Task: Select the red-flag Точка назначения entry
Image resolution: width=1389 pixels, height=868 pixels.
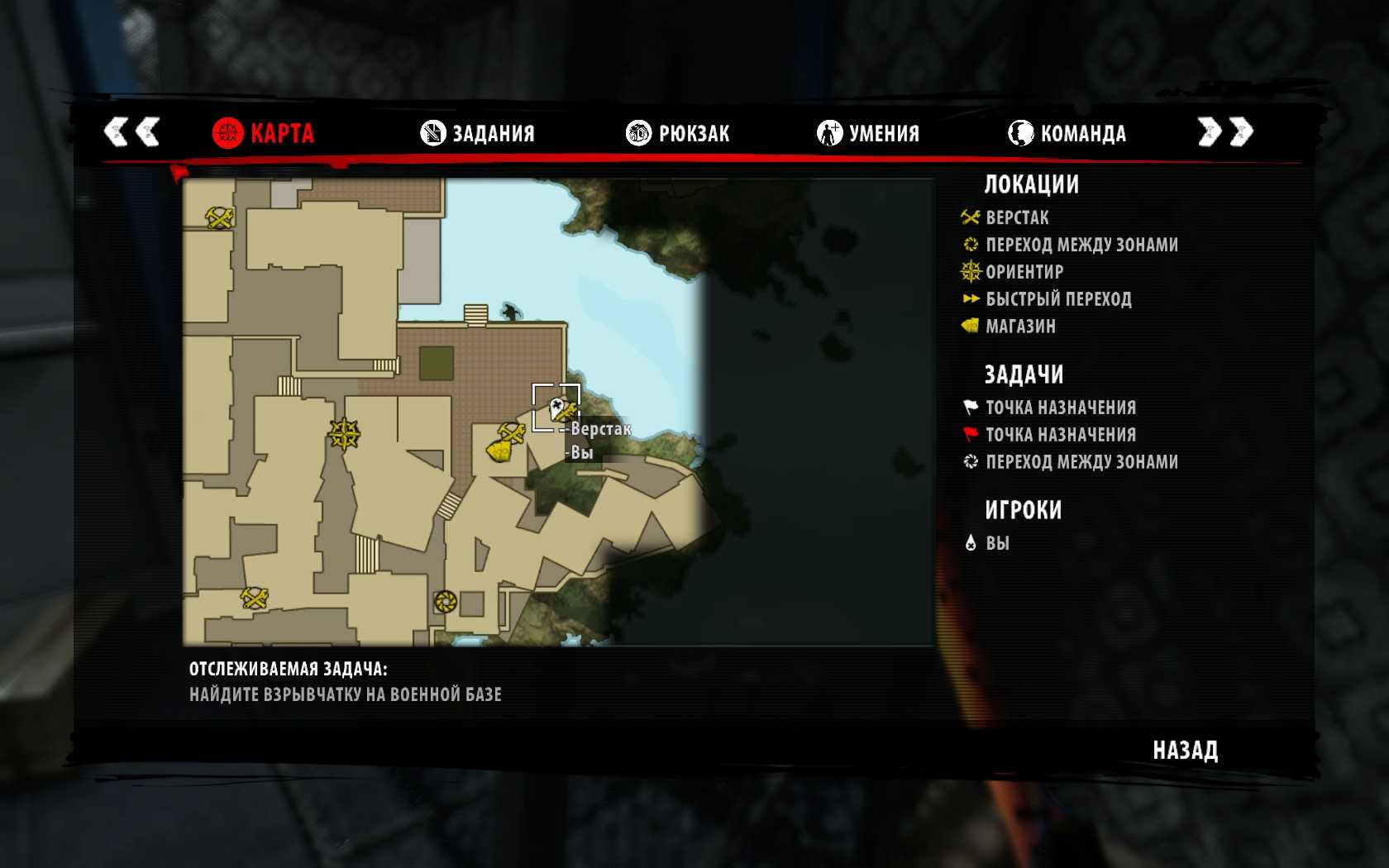Action: (1060, 435)
